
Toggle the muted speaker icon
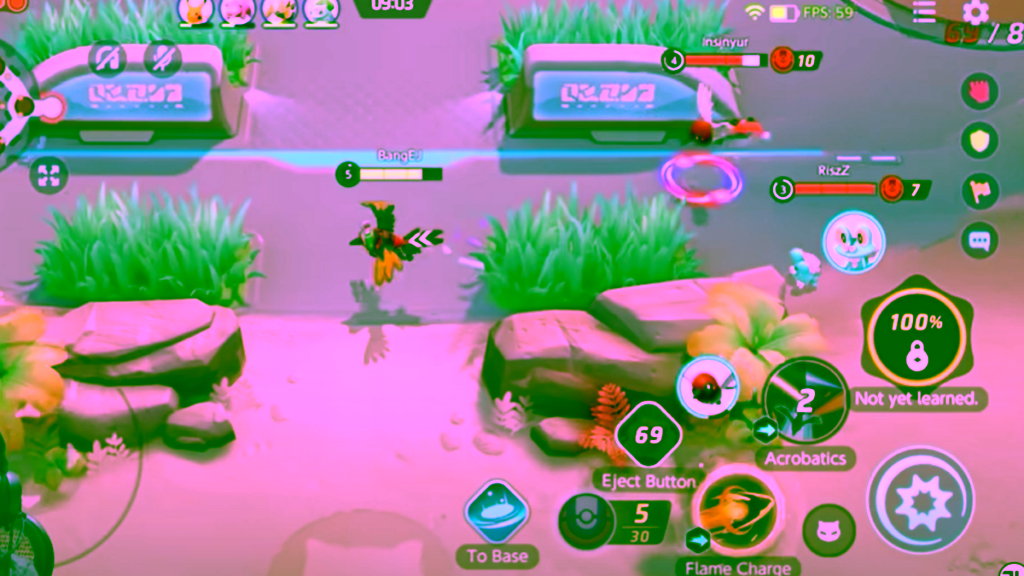(107, 57)
